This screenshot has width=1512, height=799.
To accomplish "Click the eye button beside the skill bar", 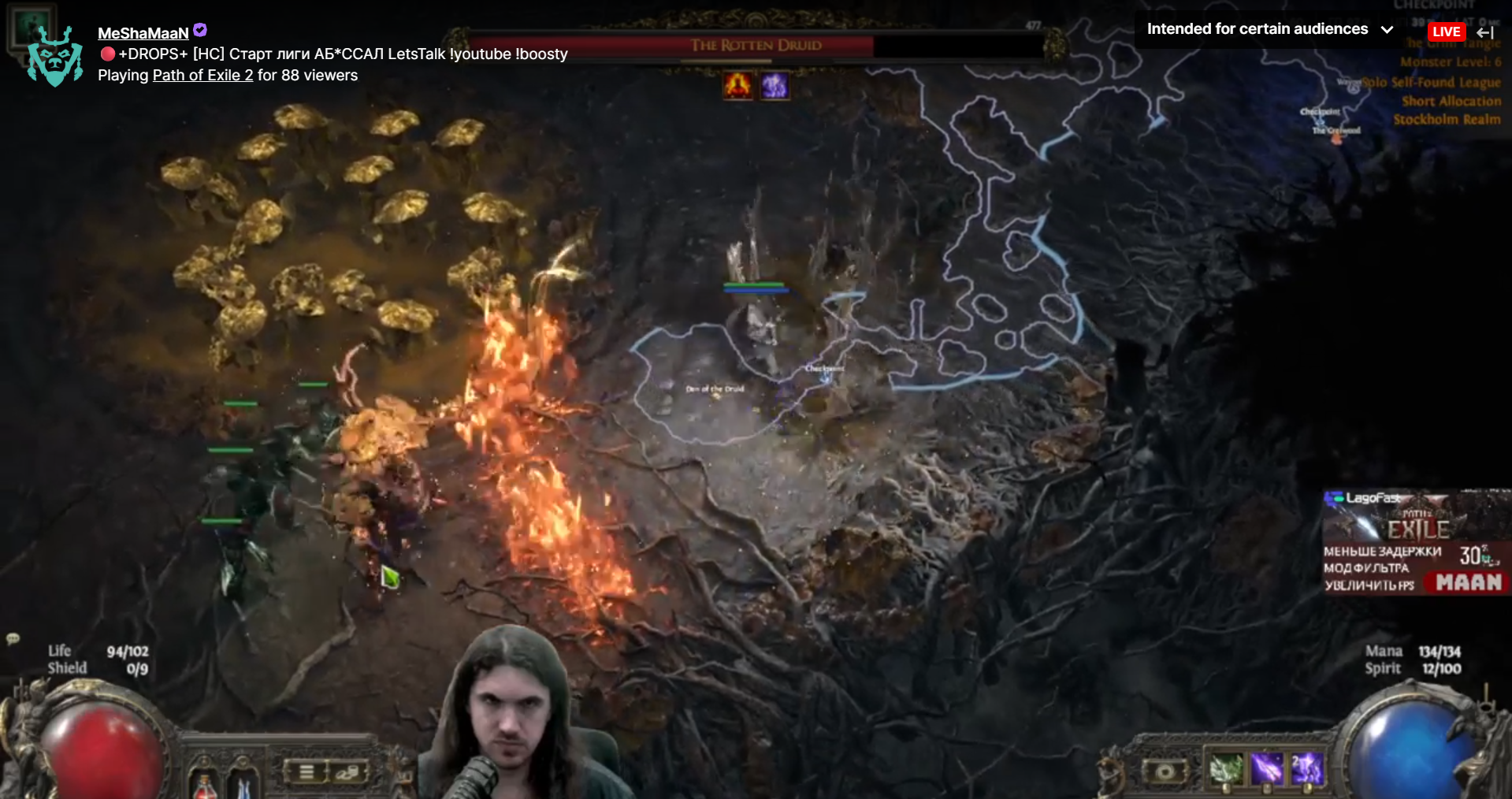I will click(1165, 771).
